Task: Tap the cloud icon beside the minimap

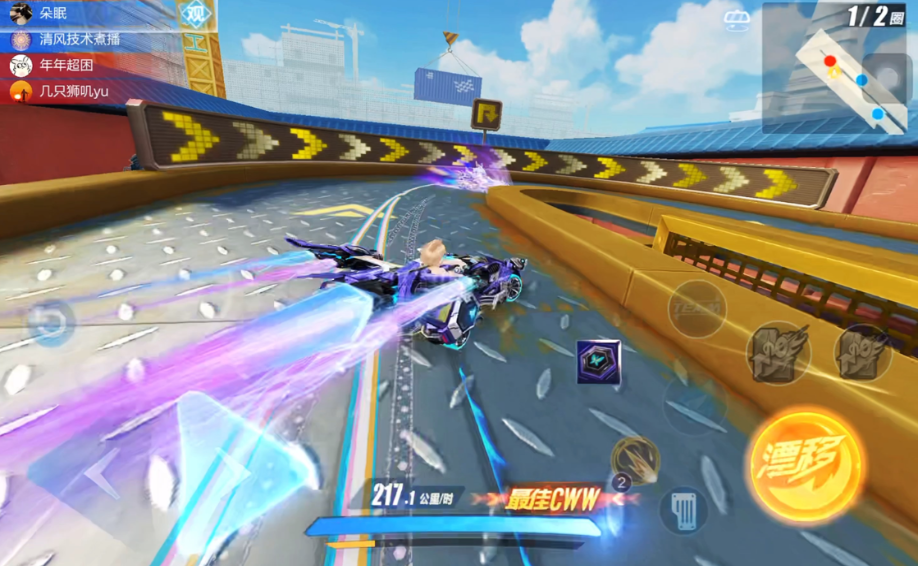Action: coord(737,18)
